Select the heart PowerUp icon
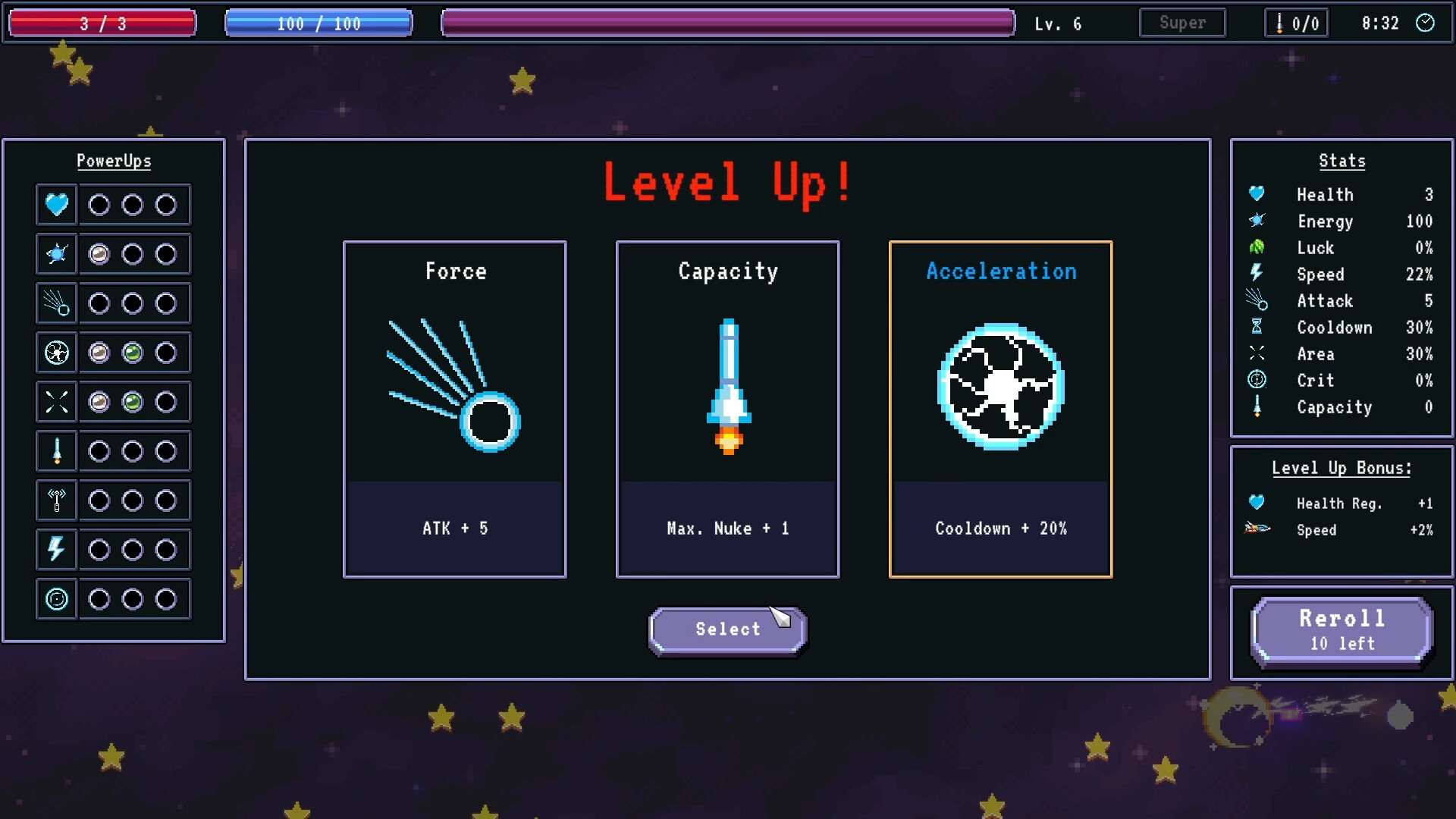 tap(57, 204)
